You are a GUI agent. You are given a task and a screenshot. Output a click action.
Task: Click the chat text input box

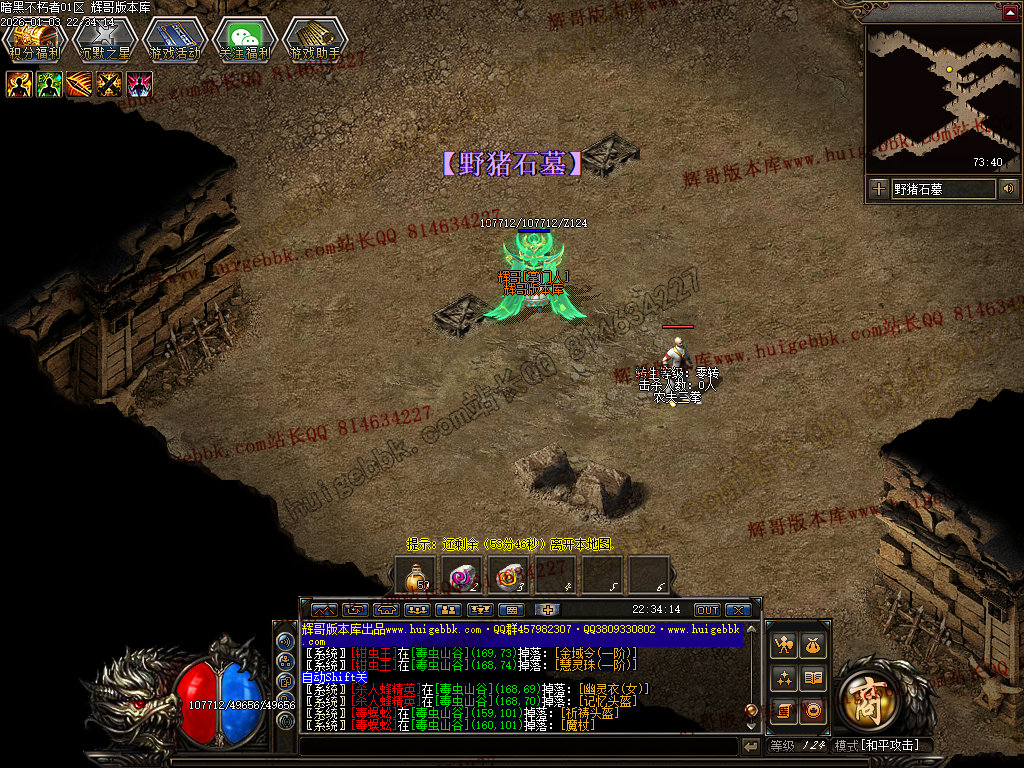518,746
